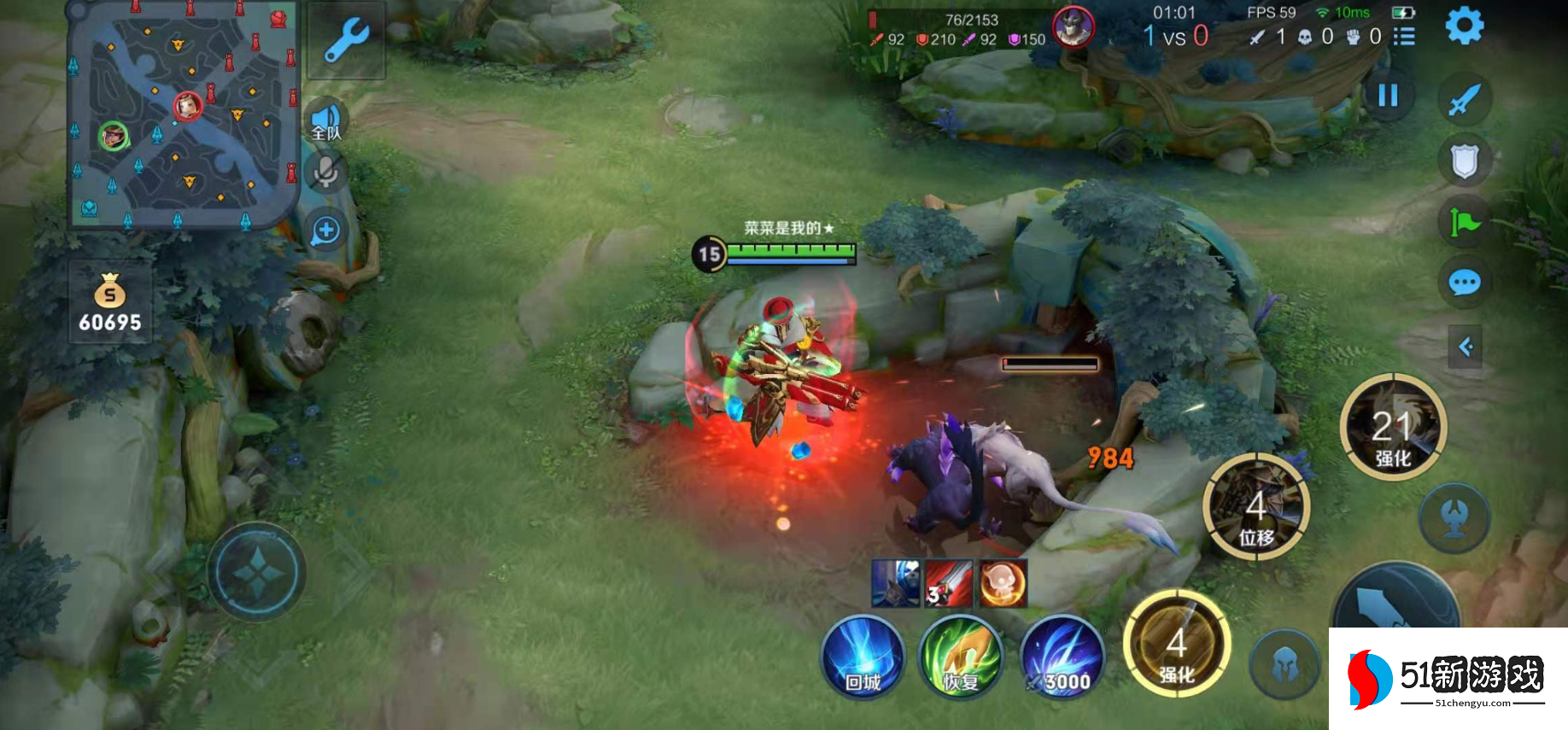Screen dimensions: 1568x730
Task: Activate the 强化 skill showing cooldown 21
Action: click(1392, 427)
